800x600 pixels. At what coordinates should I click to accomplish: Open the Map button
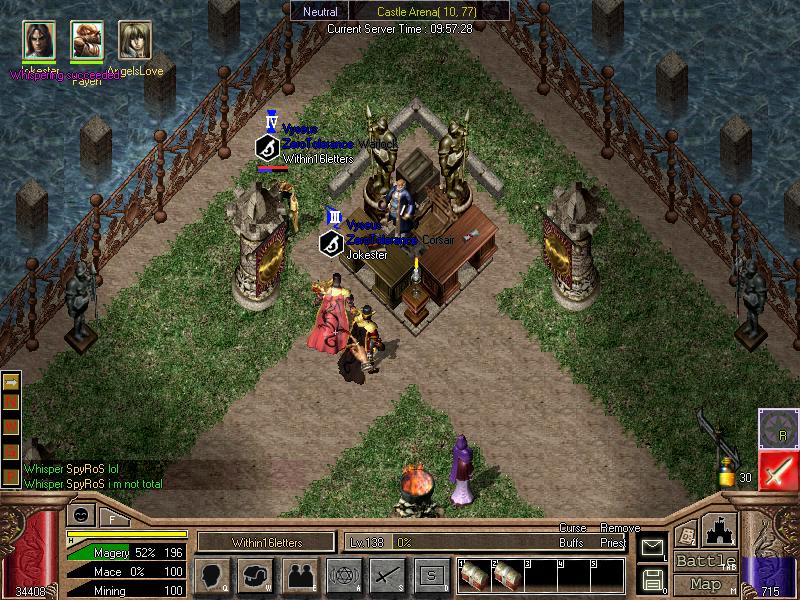click(705, 583)
